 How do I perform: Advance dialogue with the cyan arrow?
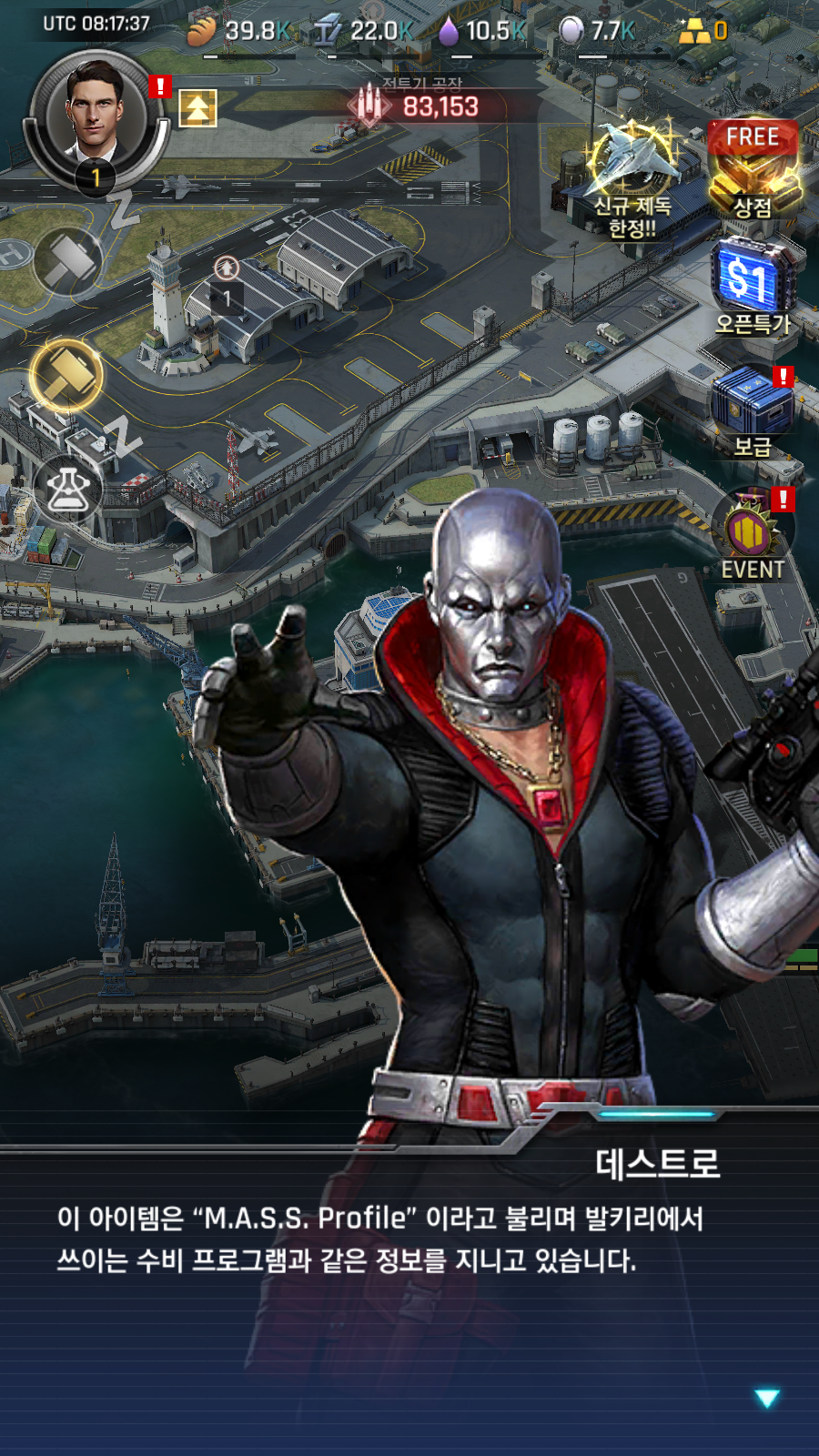(767, 1398)
